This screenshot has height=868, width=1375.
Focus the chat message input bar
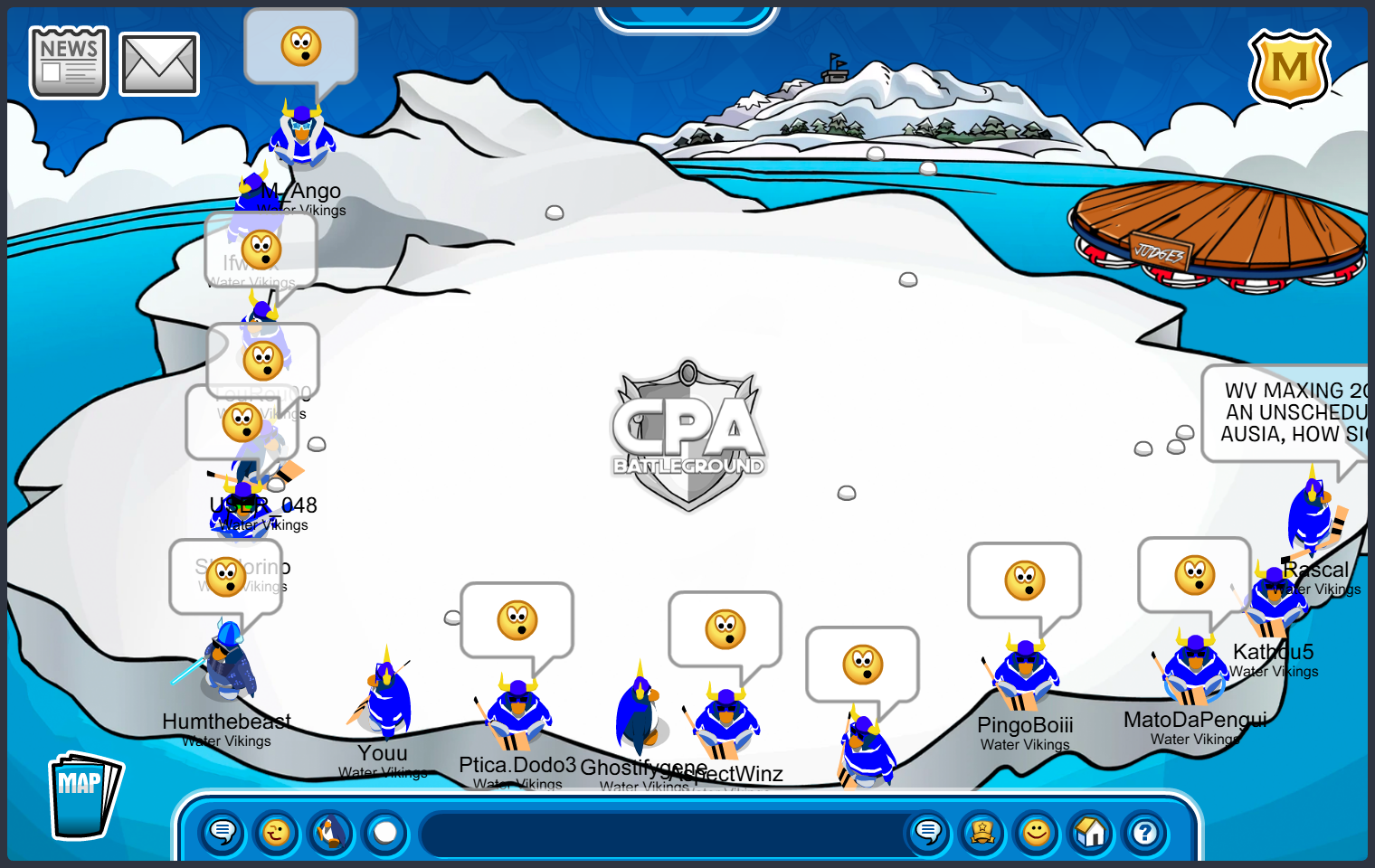660,834
